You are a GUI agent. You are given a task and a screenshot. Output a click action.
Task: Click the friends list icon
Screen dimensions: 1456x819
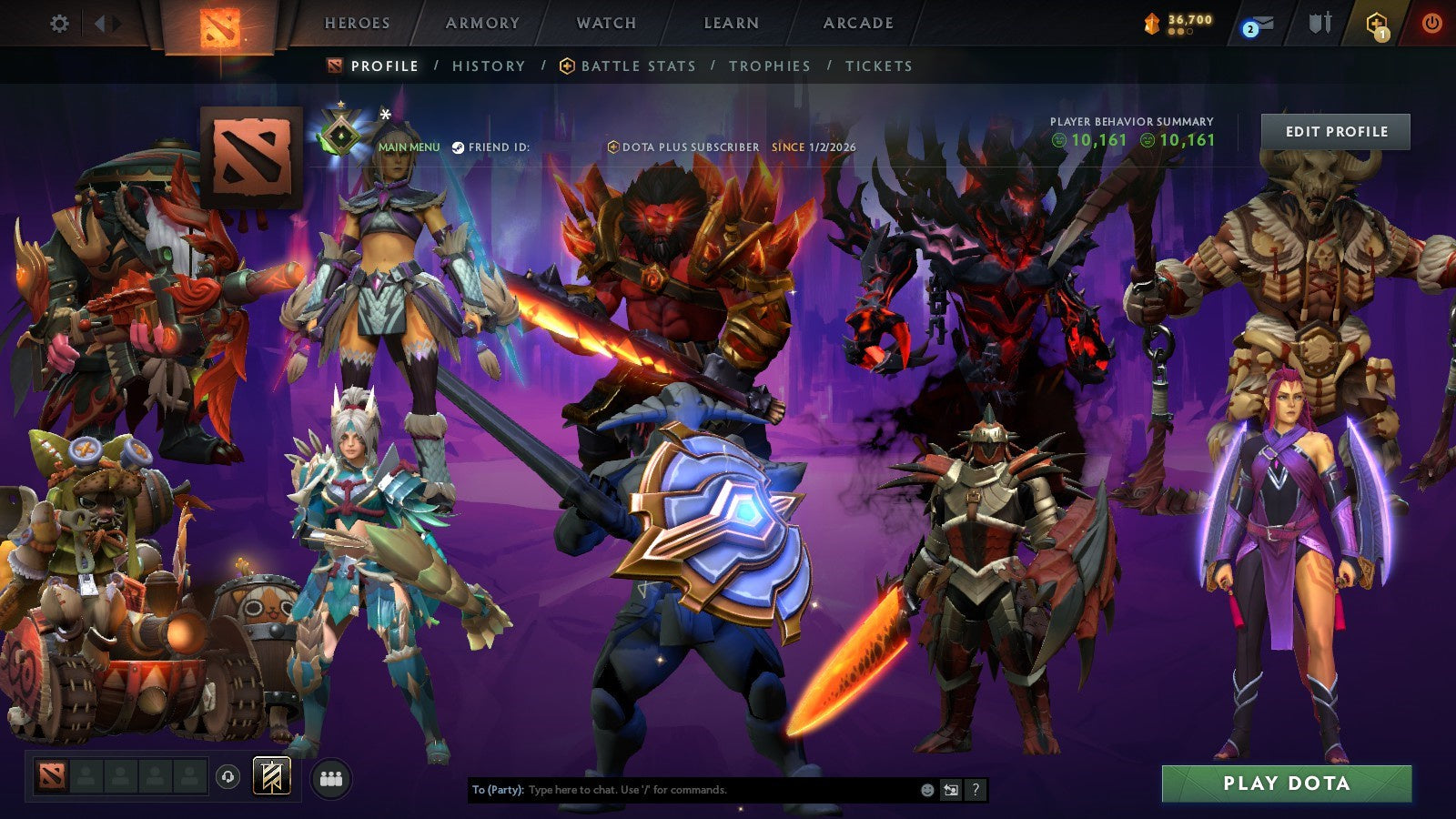(x=332, y=779)
